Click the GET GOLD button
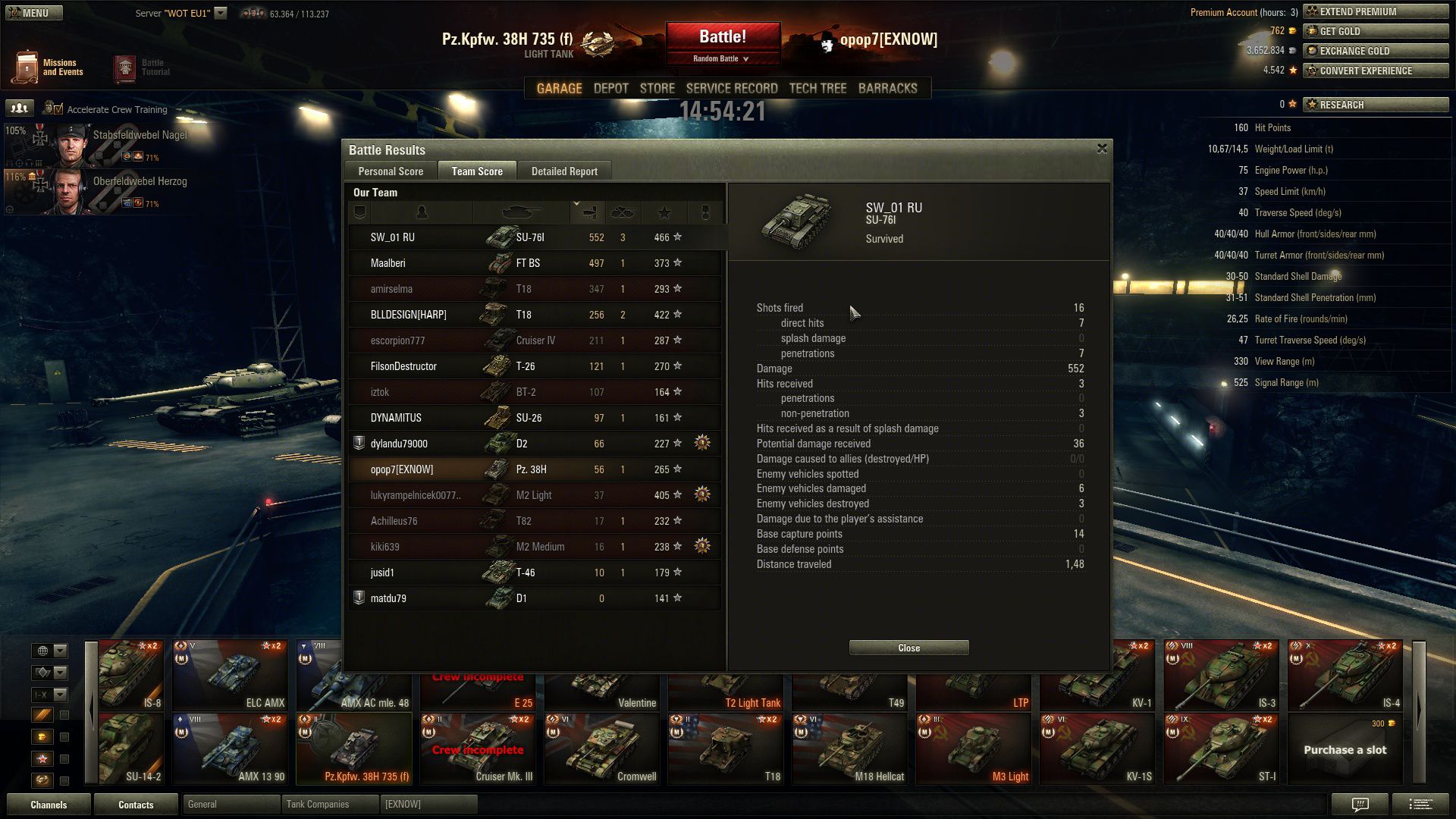Viewport: 1456px width, 819px height. click(x=1376, y=31)
